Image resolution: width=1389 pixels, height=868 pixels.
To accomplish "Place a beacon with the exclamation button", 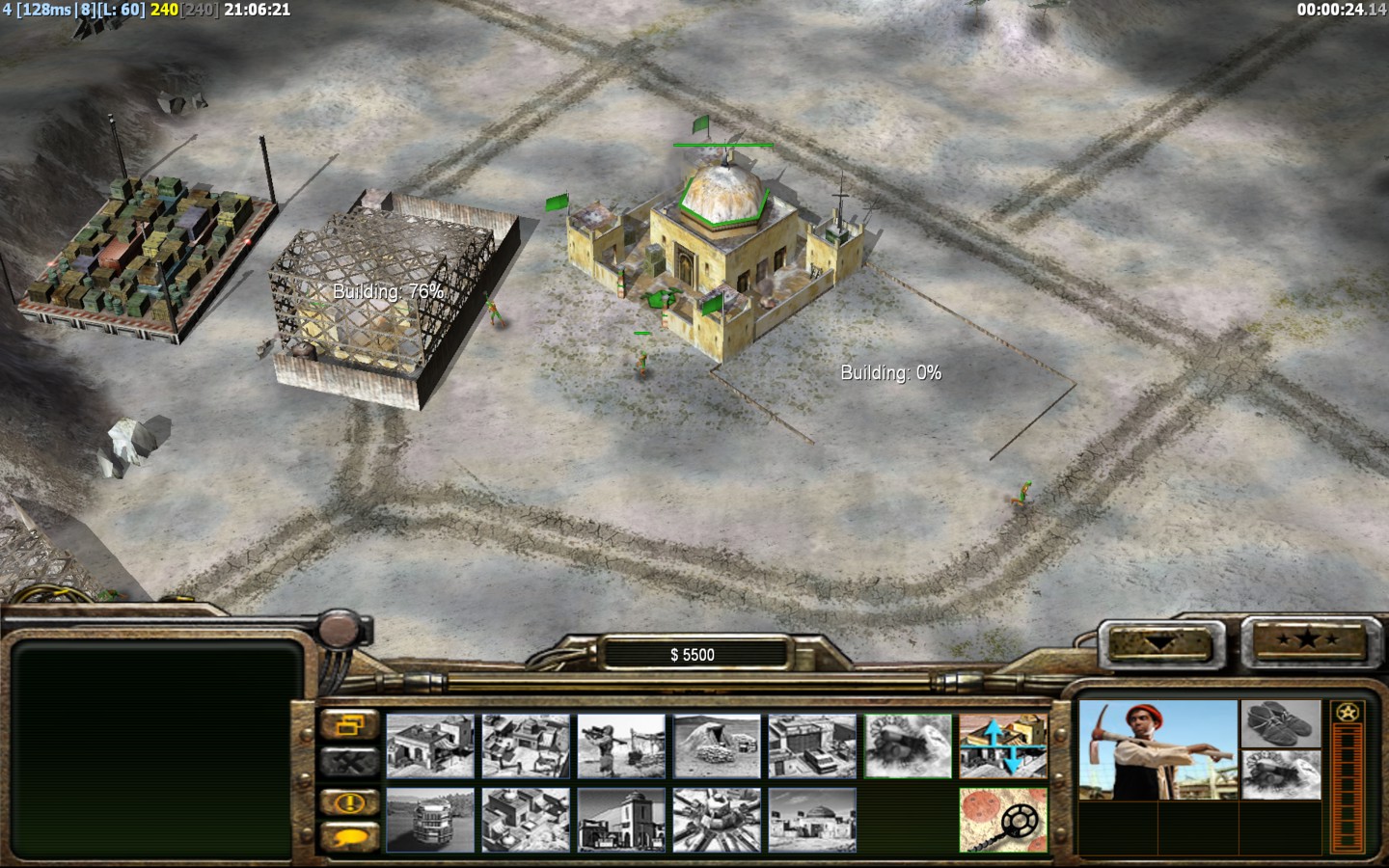I will click(x=349, y=801).
